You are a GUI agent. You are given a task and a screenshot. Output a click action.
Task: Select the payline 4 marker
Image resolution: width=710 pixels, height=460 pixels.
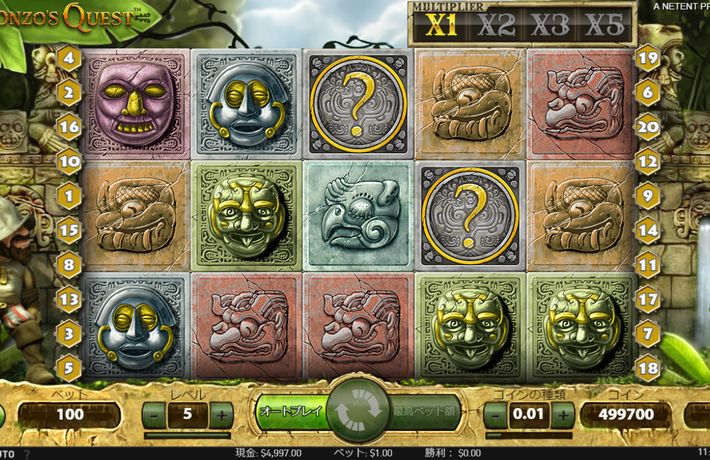[69, 58]
